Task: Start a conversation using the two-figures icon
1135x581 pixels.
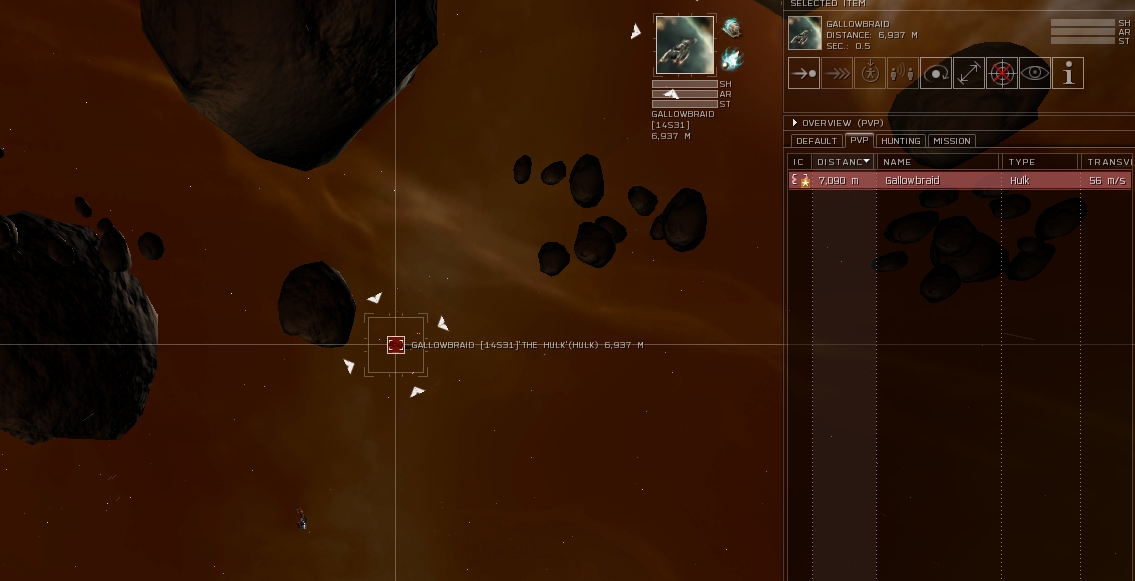Action: [902, 73]
